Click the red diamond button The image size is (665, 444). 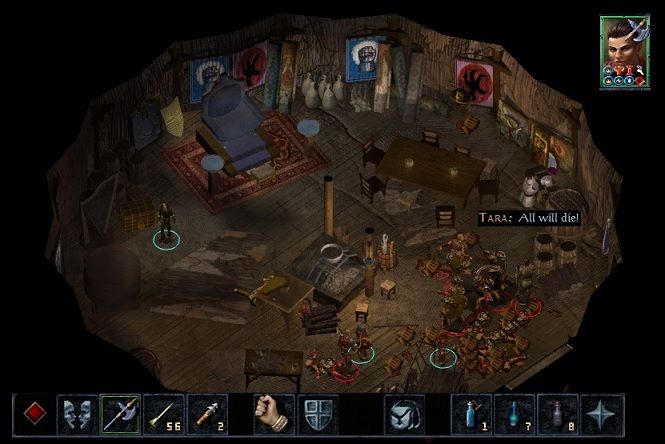32,412
